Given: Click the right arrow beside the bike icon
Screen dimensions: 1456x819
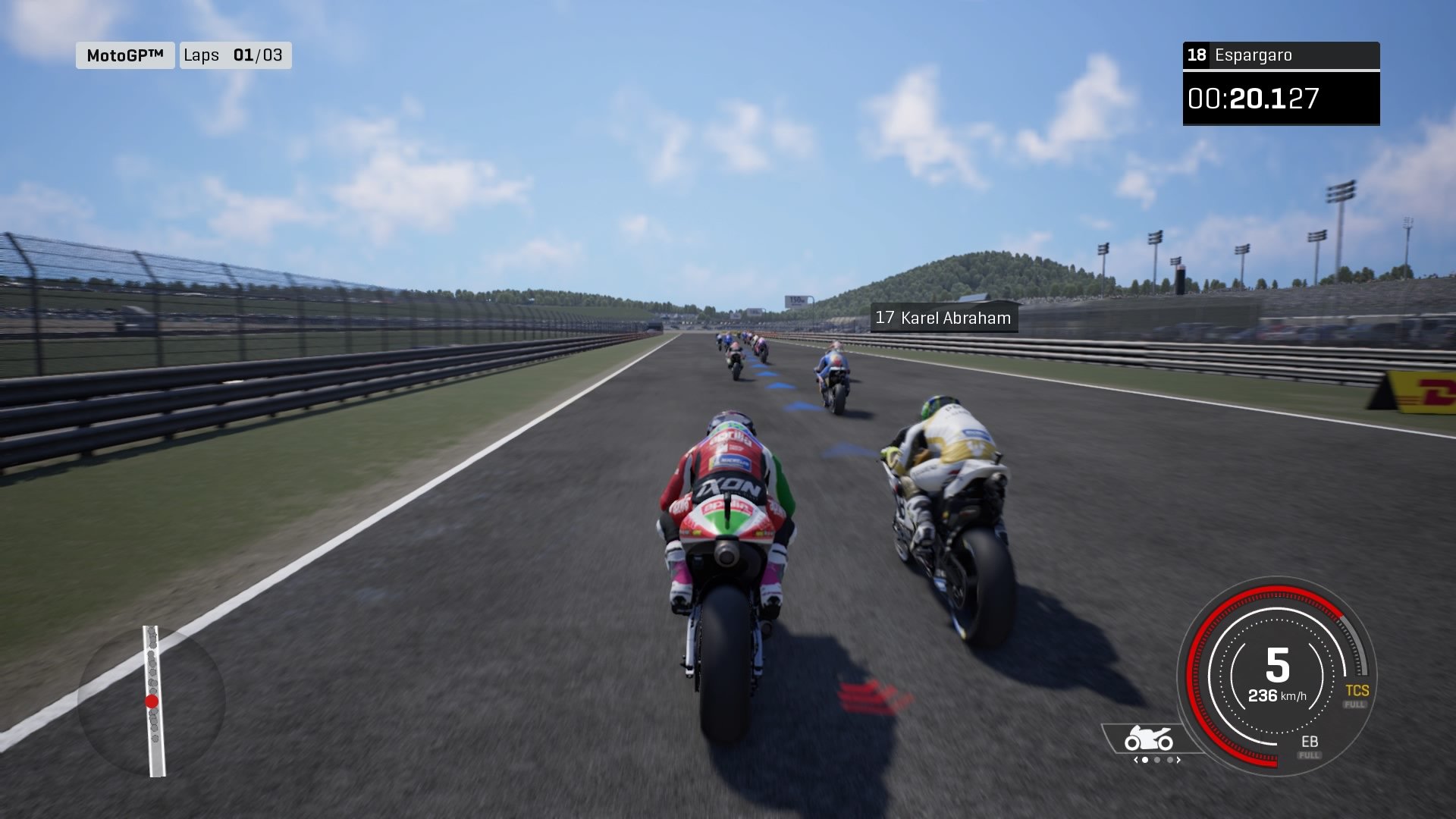Looking at the screenshot, I should pyautogui.click(x=1178, y=760).
